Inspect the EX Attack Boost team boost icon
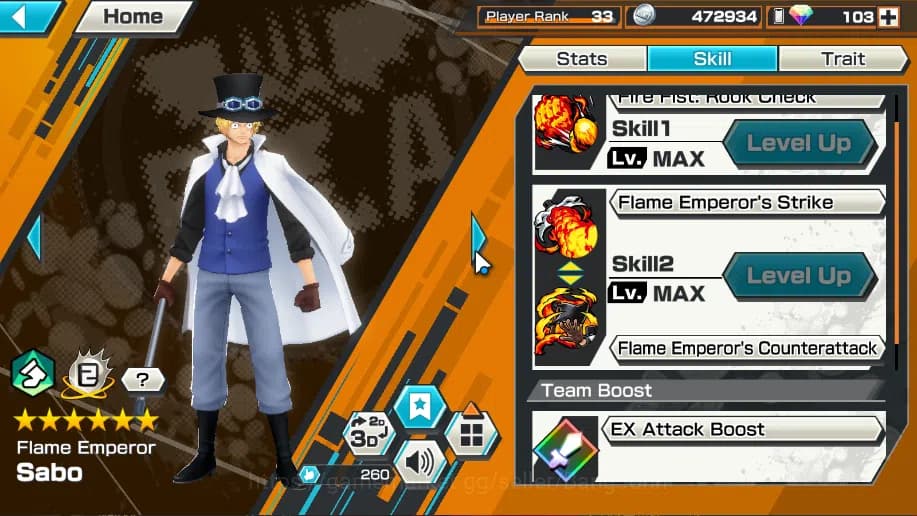Viewport: 917px width, 516px height. pyautogui.click(x=566, y=448)
